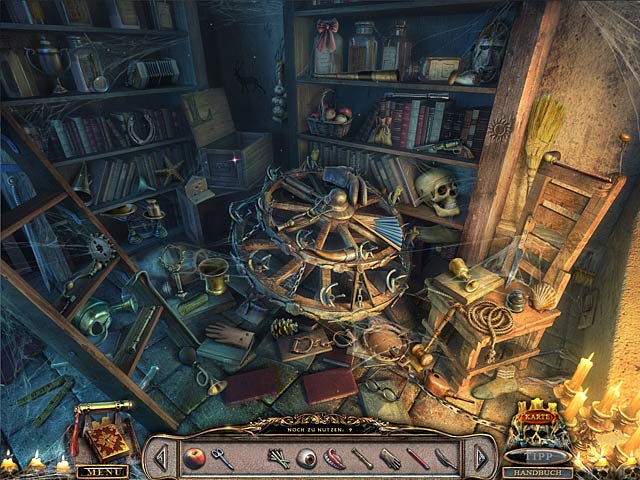Choose the eyeball inventory item
Viewport: 640px width, 480px height.
click(309, 459)
